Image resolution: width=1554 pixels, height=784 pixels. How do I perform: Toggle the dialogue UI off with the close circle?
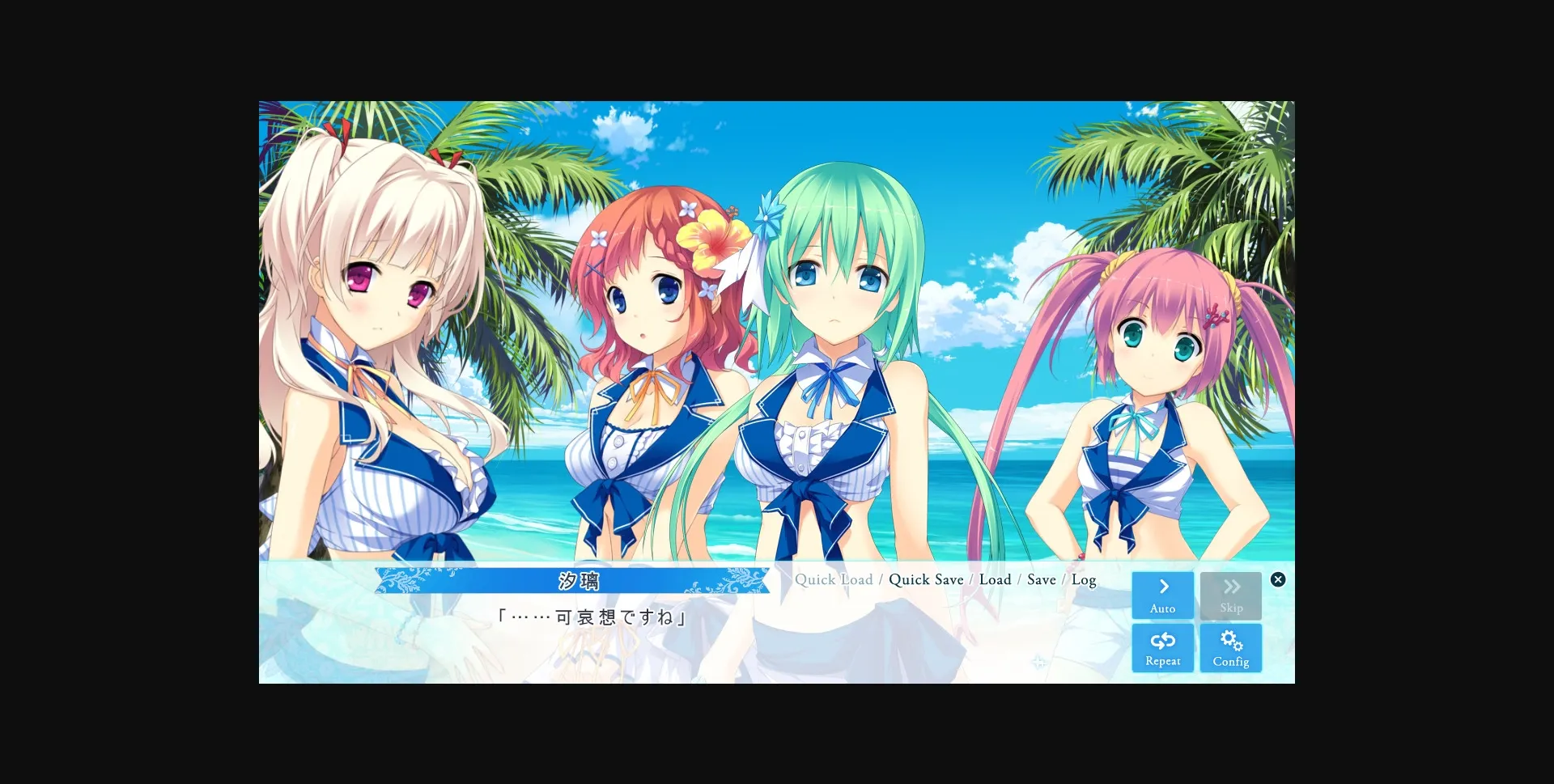pos(1277,578)
